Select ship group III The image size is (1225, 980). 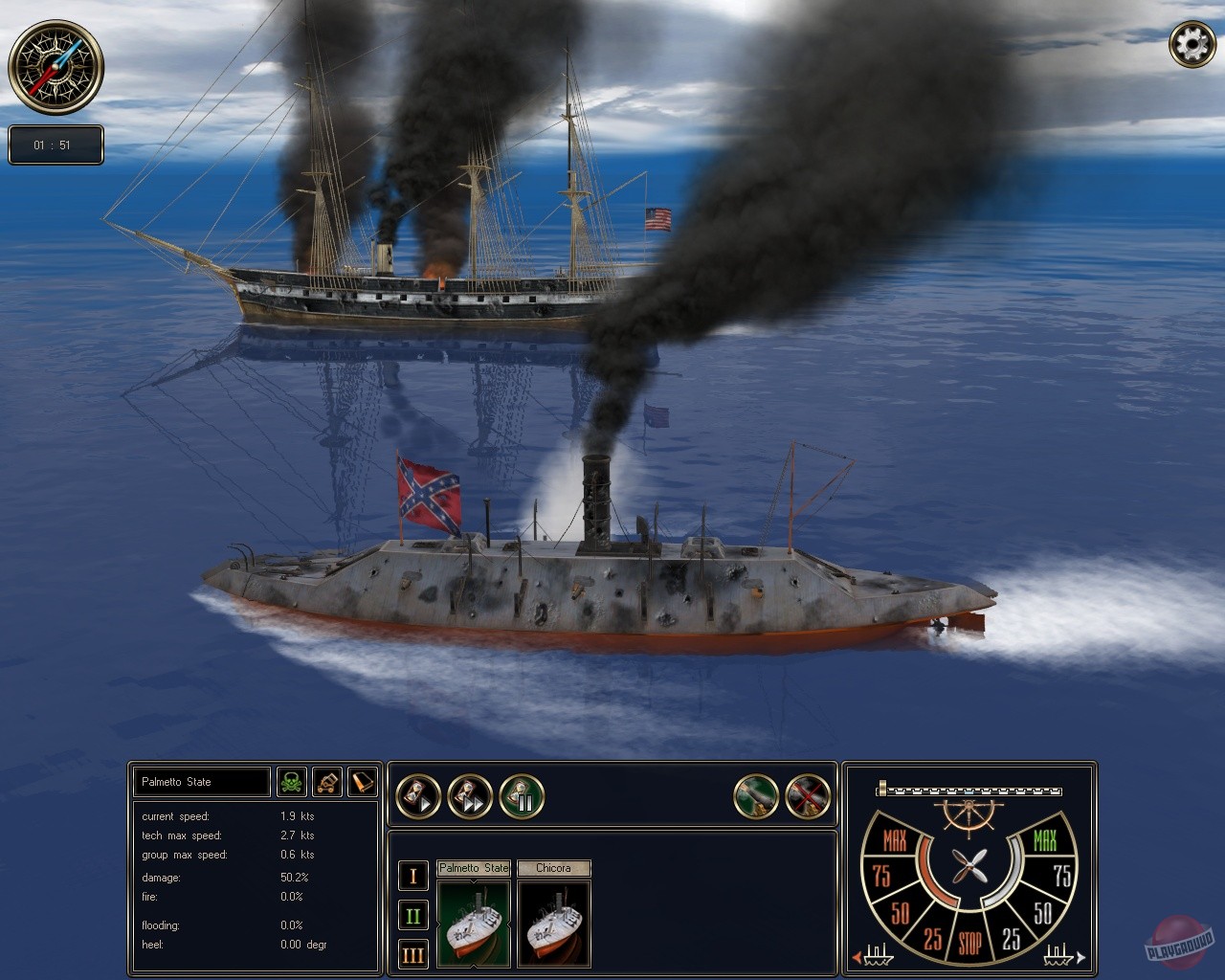click(x=413, y=955)
